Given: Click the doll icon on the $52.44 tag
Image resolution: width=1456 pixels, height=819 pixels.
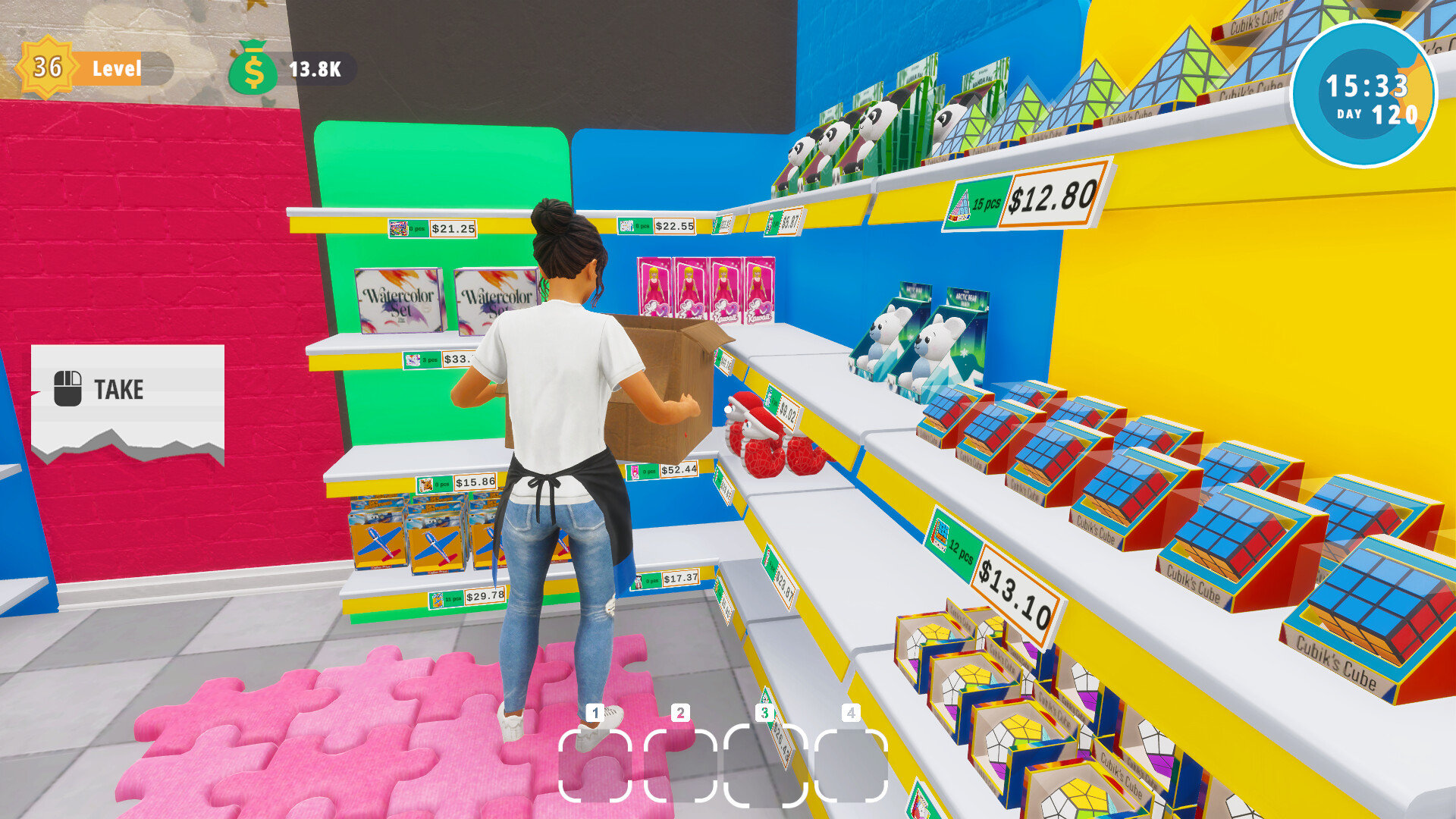Looking at the screenshot, I should (x=635, y=472).
